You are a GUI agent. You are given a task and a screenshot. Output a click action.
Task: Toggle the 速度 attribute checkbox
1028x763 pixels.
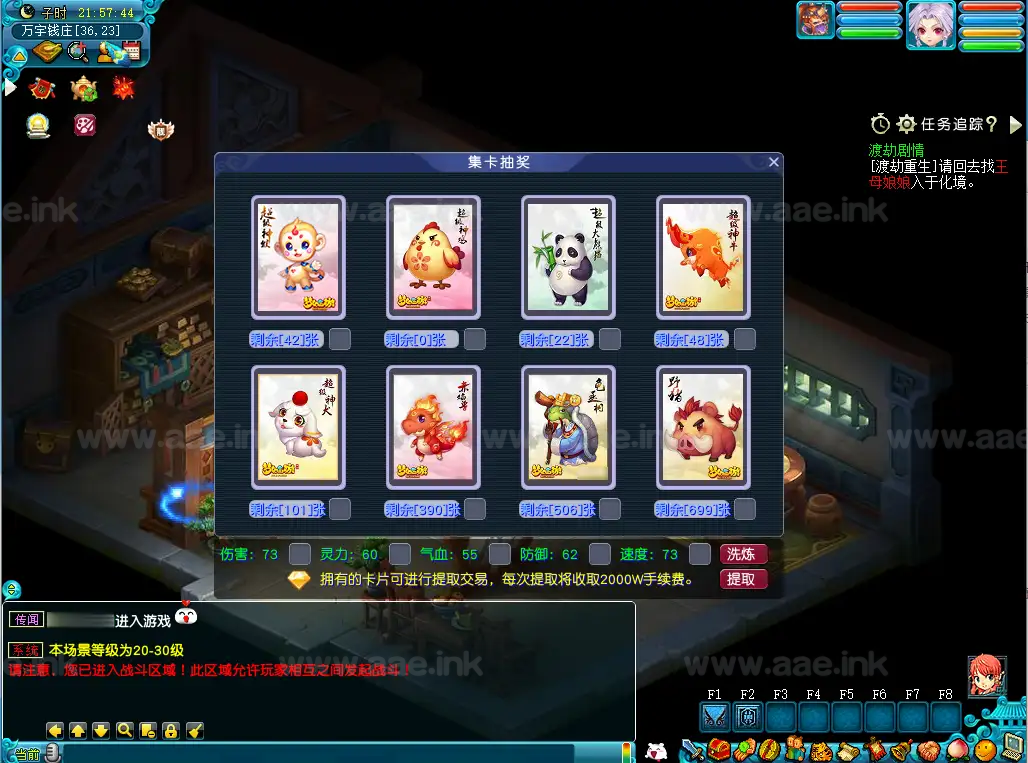[x=699, y=554]
